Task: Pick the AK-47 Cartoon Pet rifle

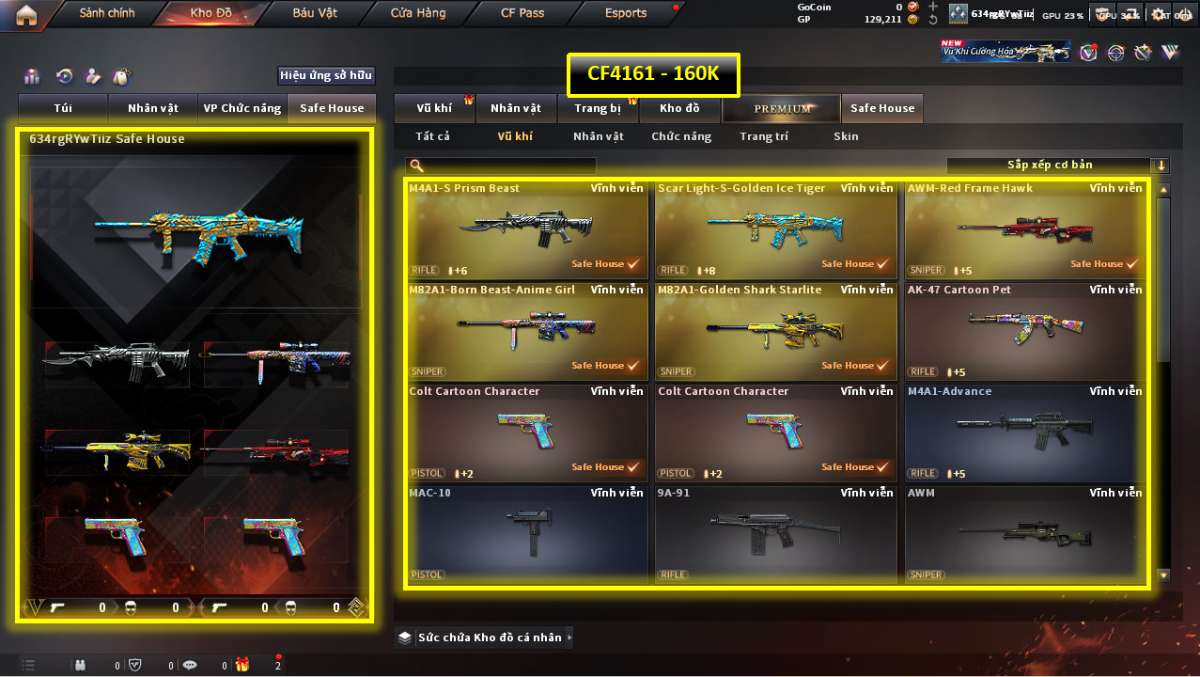Action: point(1024,331)
